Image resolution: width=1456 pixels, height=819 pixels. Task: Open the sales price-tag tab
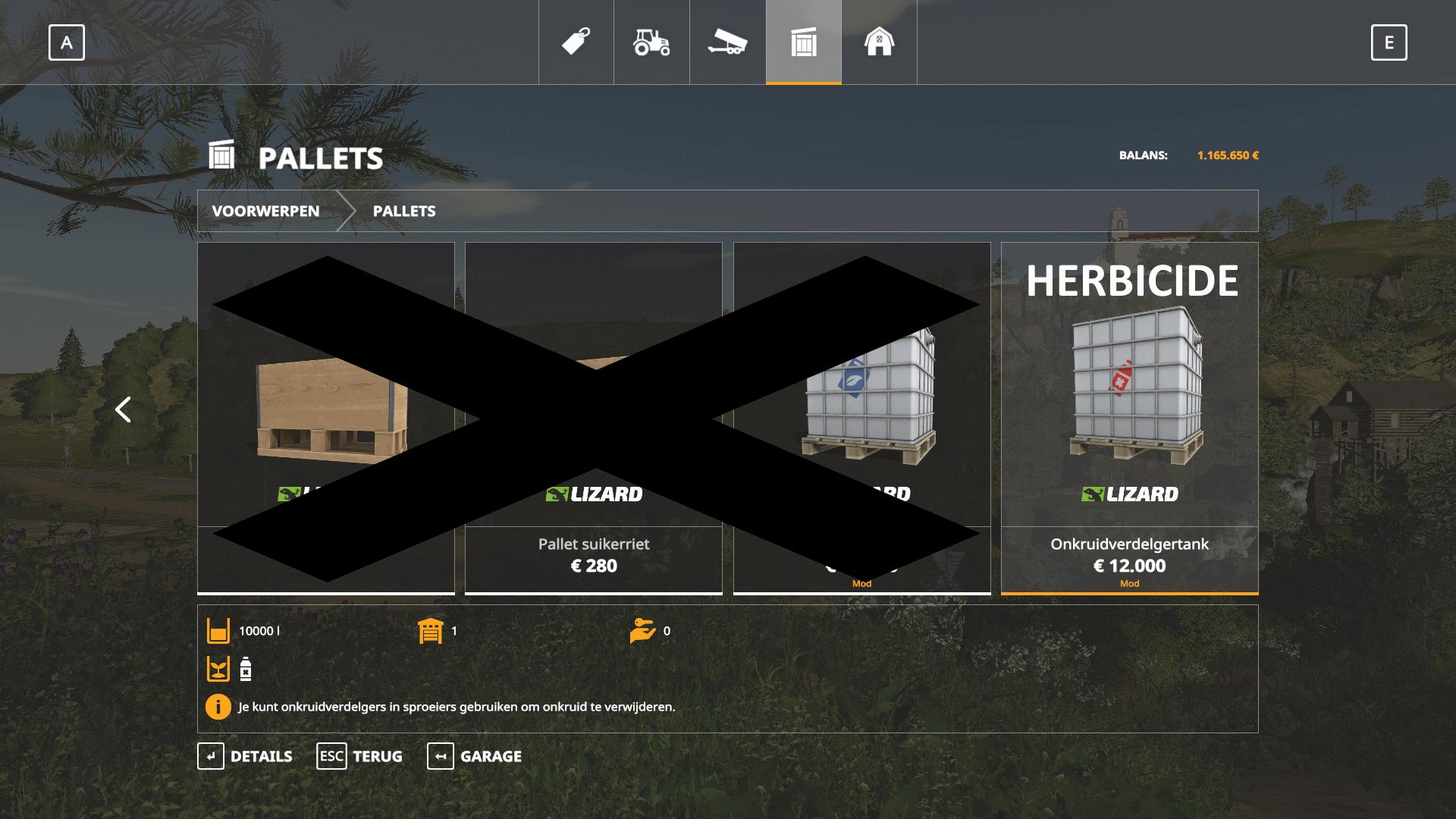(x=576, y=42)
